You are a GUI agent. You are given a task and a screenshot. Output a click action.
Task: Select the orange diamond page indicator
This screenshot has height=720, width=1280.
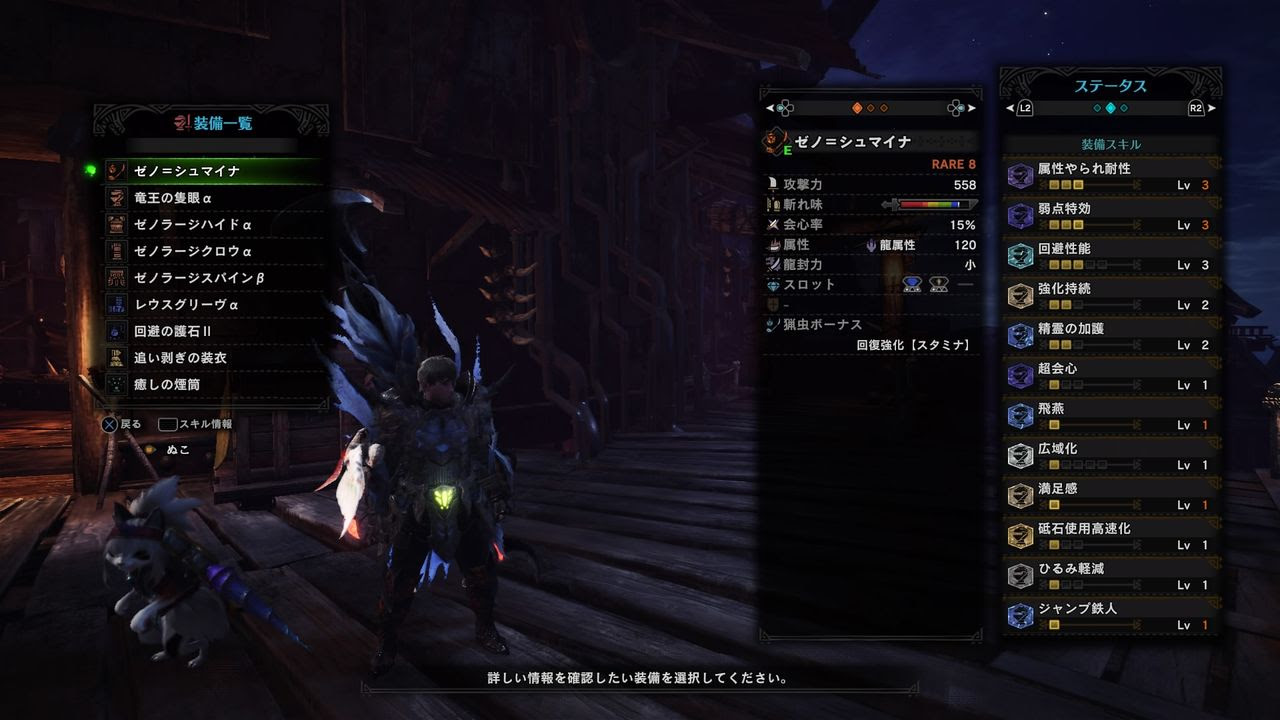857,106
